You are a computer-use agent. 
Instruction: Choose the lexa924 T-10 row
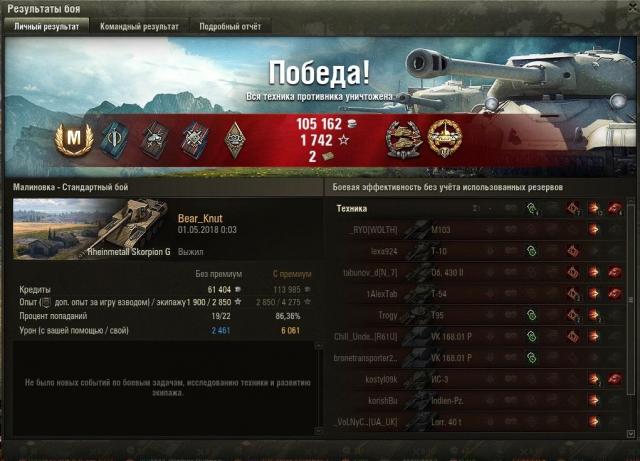pos(480,251)
